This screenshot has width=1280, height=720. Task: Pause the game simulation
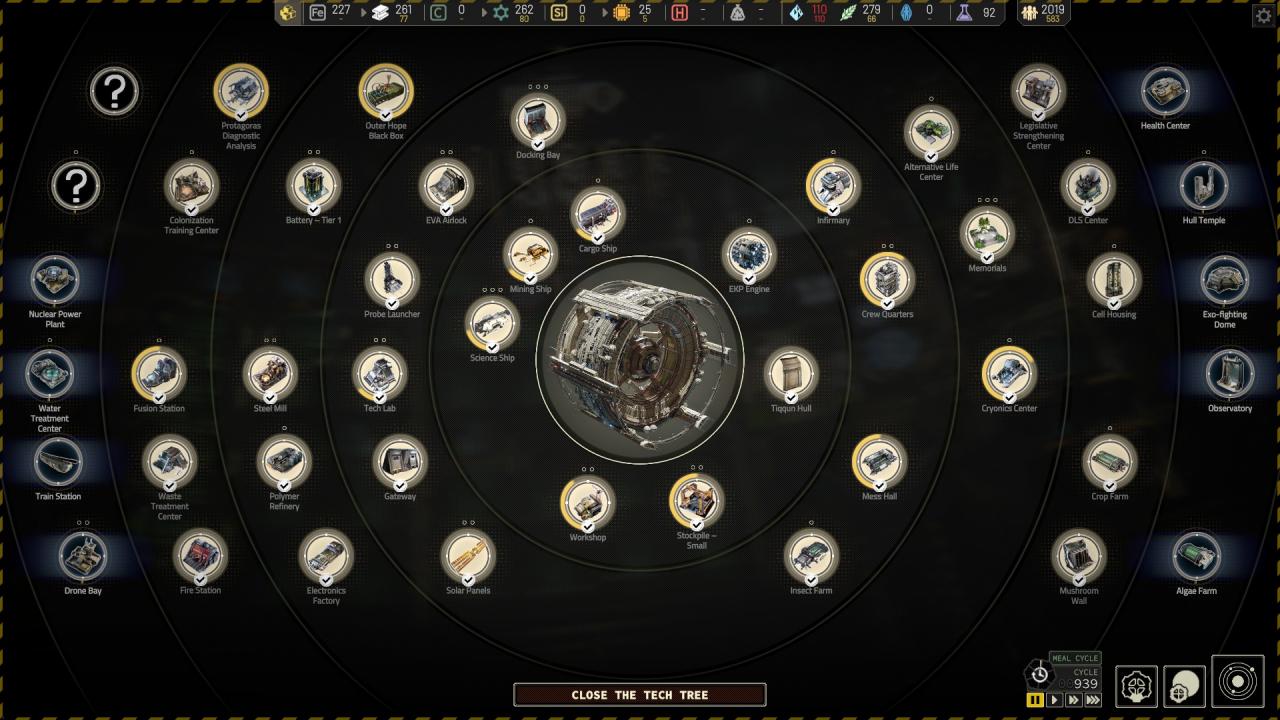1035,700
